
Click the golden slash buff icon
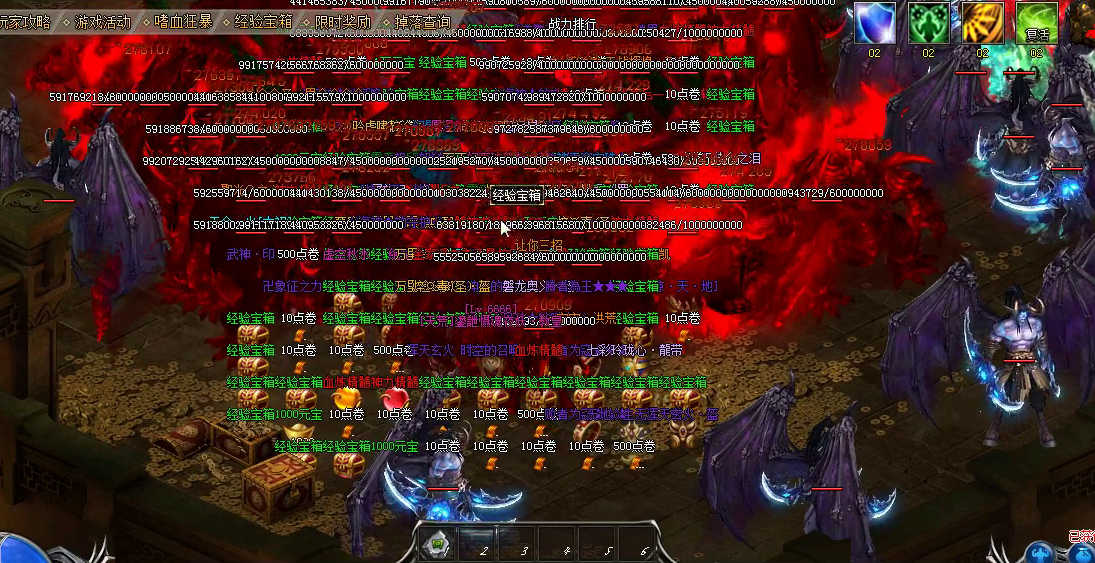point(982,22)
